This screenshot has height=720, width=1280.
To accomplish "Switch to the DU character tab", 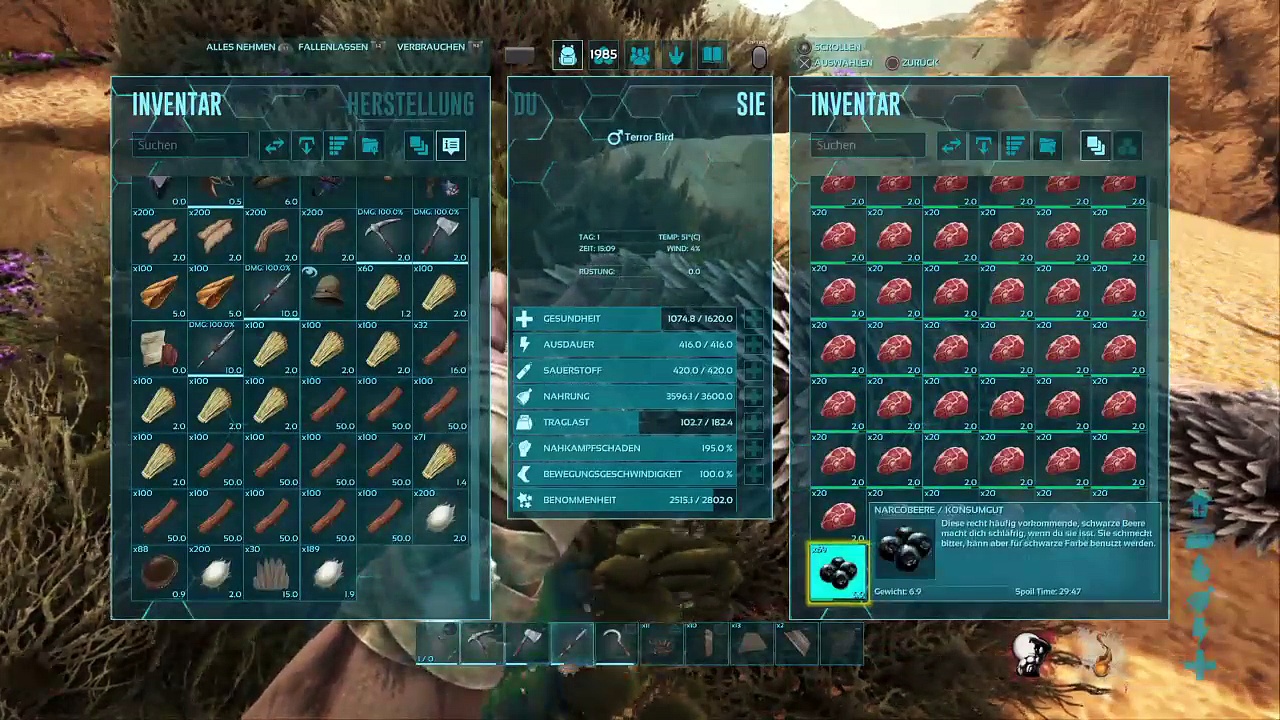I will (526, 104).
